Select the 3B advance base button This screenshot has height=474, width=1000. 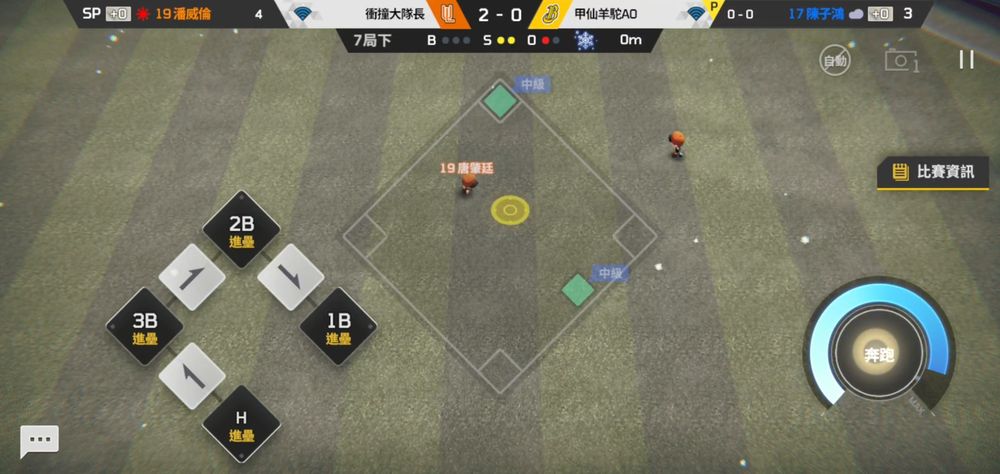click(145, 327)
